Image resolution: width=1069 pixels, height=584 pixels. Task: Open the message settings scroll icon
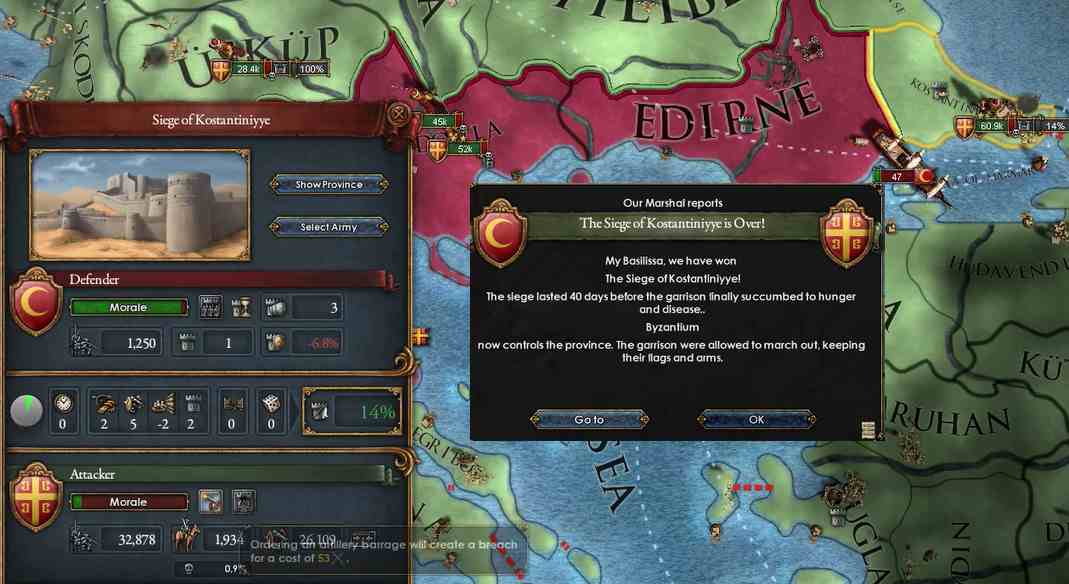(x=868, y=430)
